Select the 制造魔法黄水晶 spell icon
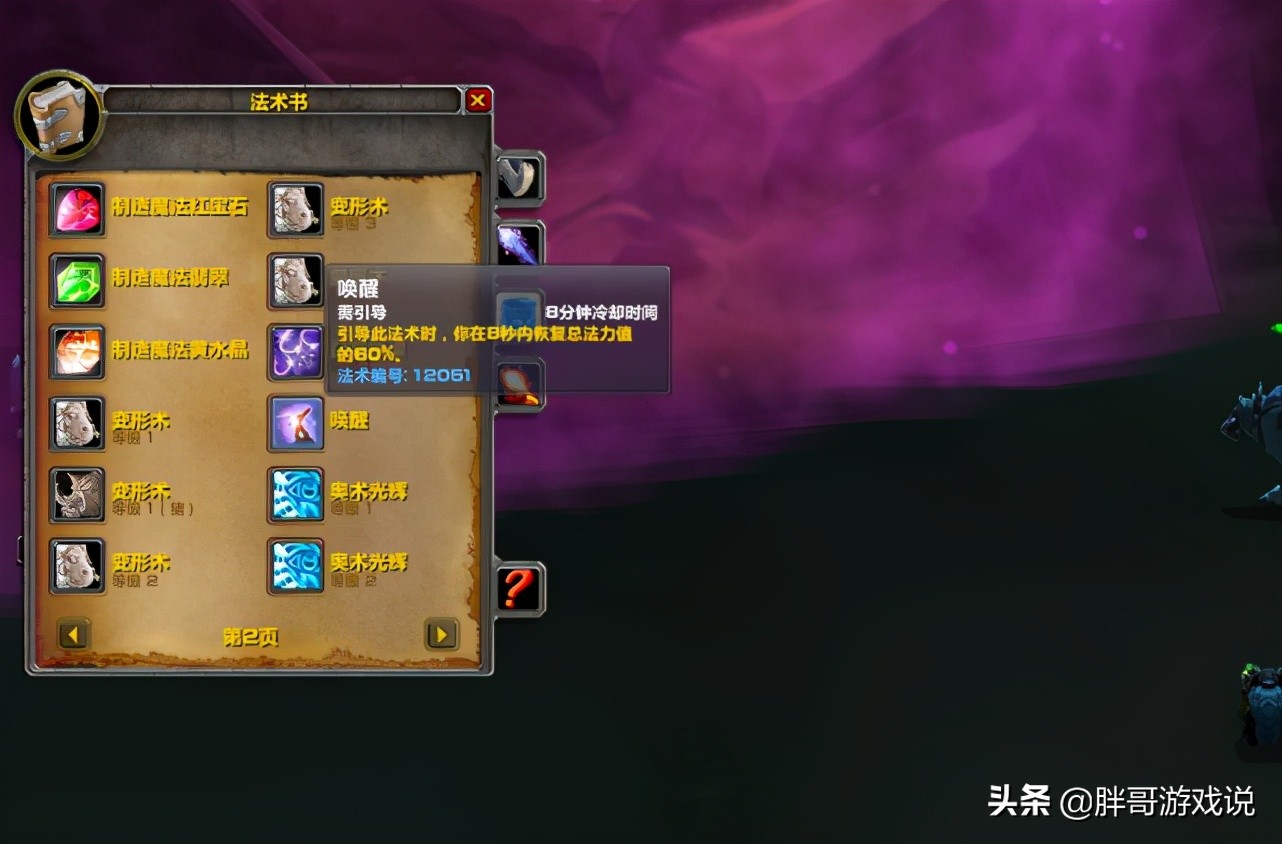This screenshot has height=844, width=1282. [x=78, y=350]
